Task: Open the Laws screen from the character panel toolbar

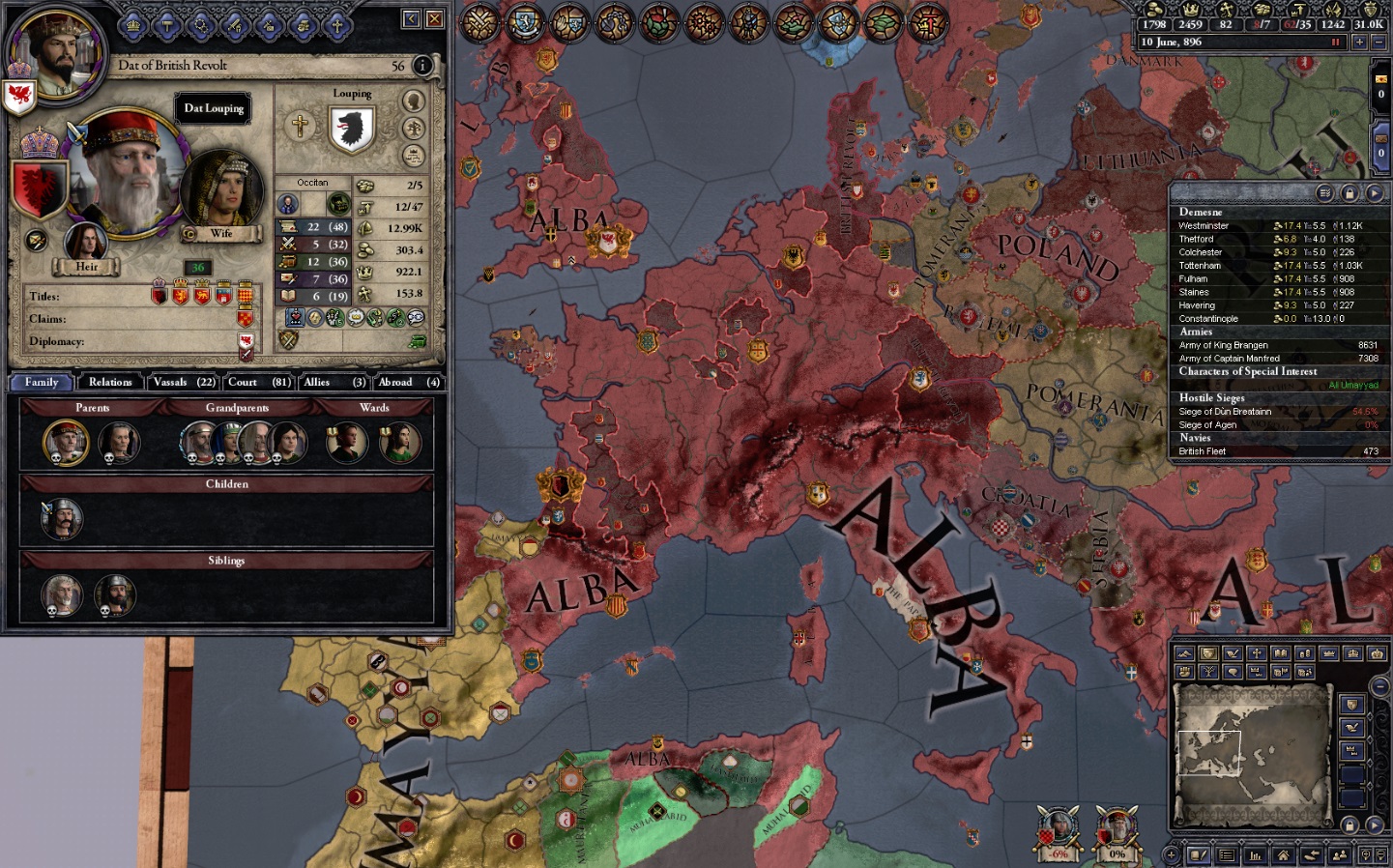Action: click(168, 26)
